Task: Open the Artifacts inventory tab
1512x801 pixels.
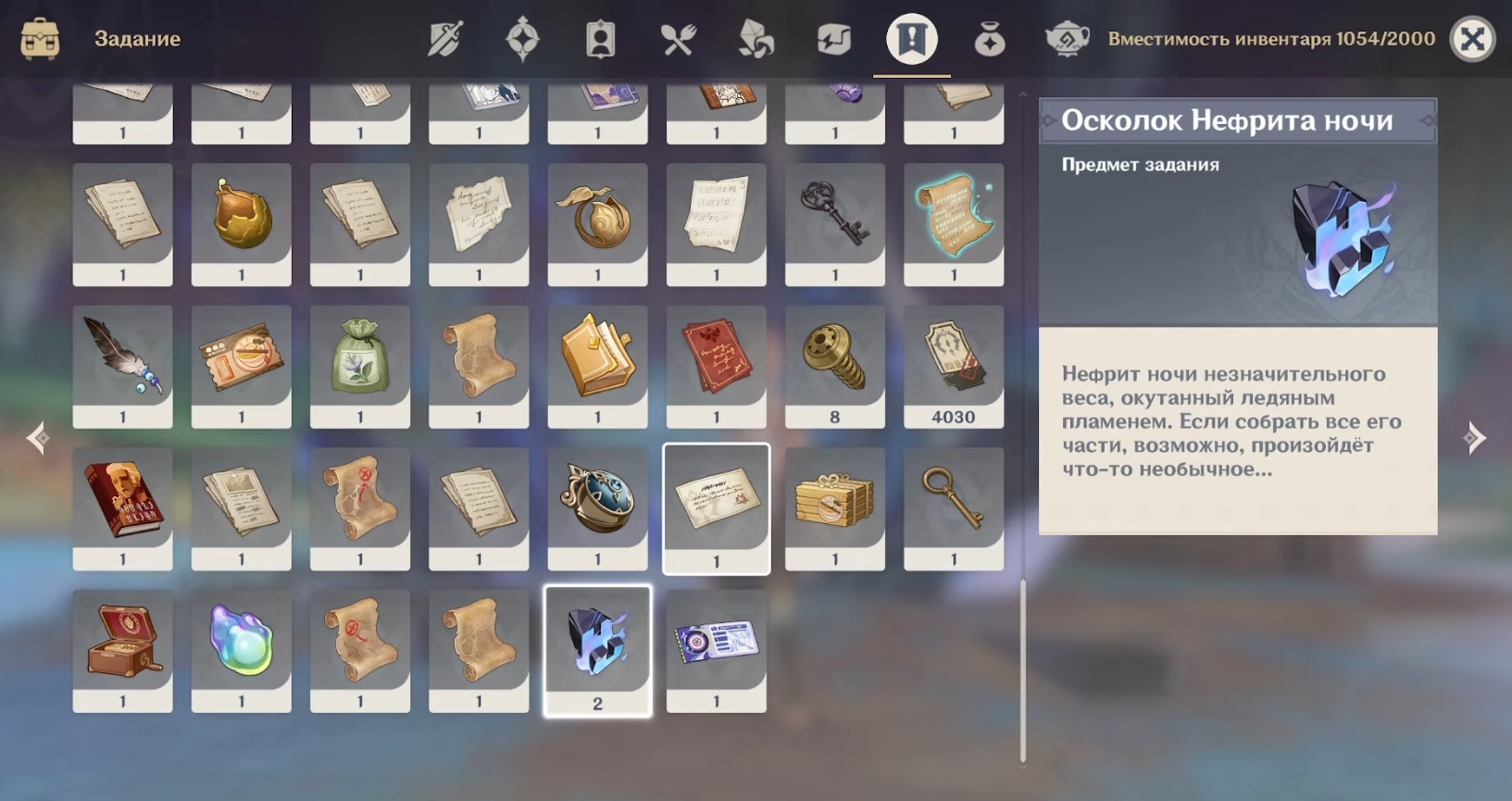Action: click(x=523, y=40)
